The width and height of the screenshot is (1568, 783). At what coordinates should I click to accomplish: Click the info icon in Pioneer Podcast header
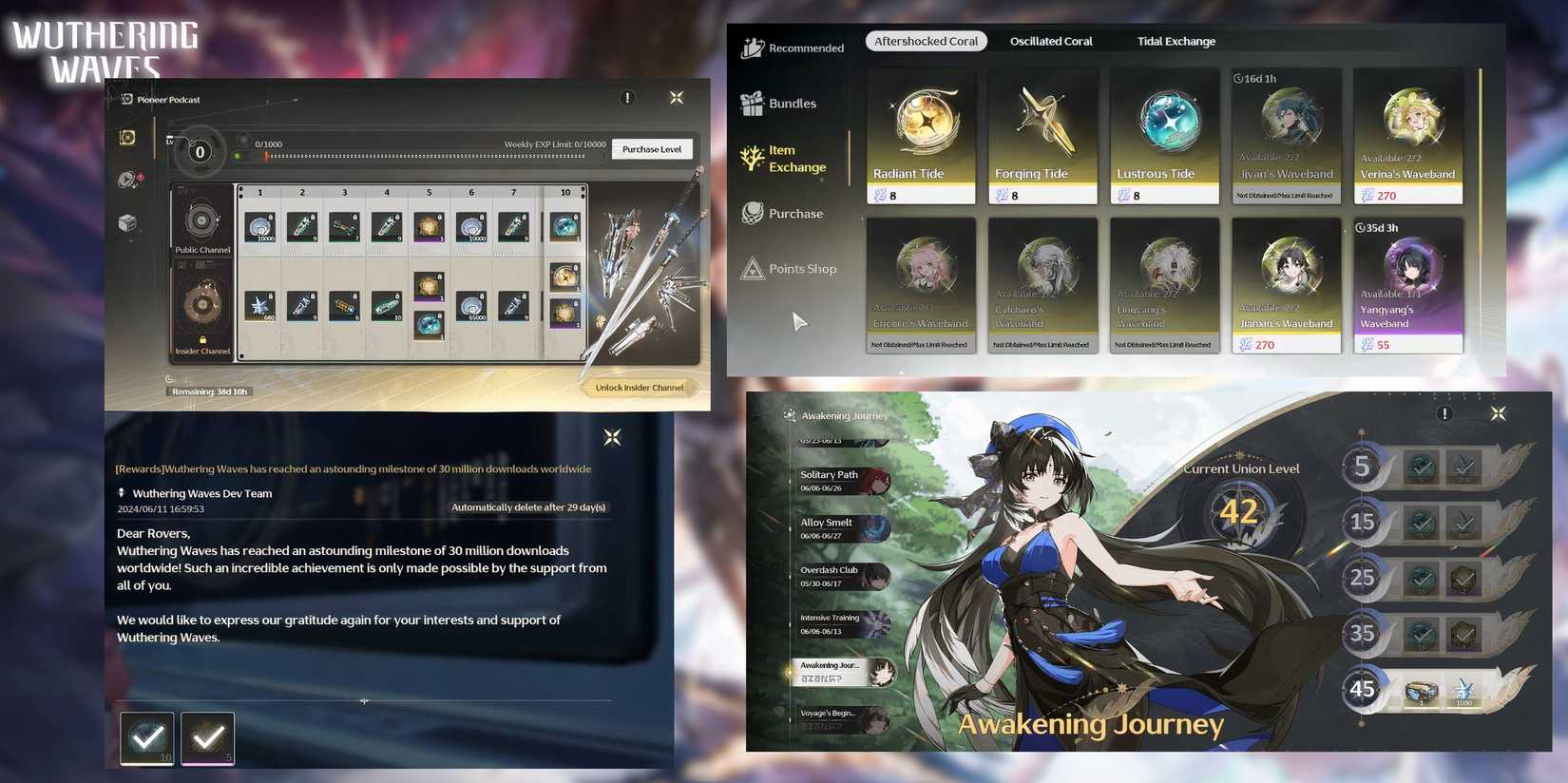click(627, 97)
